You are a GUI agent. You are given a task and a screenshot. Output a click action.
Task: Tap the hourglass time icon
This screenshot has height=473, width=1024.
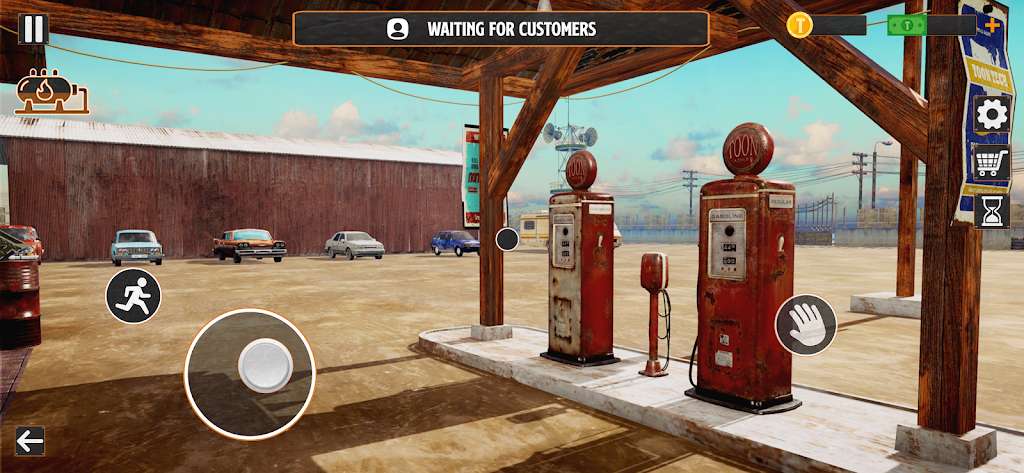point(991,210)
